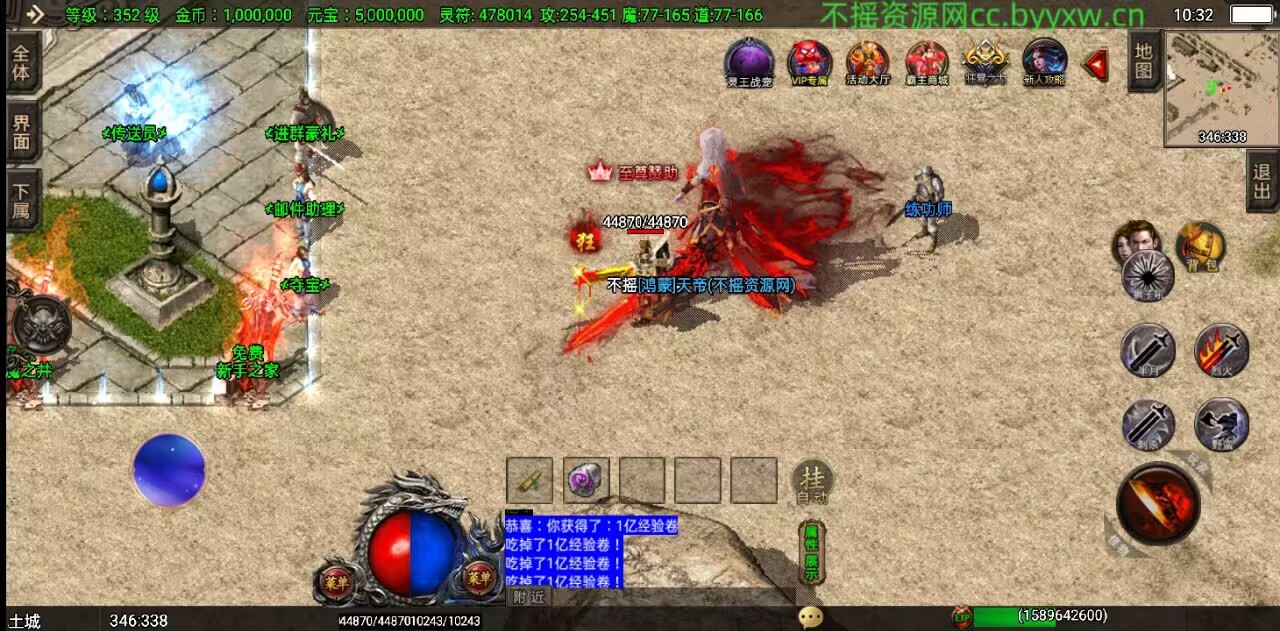Open the 新人攻略 newcomer guide
Viewport: 1280px width, 631px height.
pos(1044,61)
